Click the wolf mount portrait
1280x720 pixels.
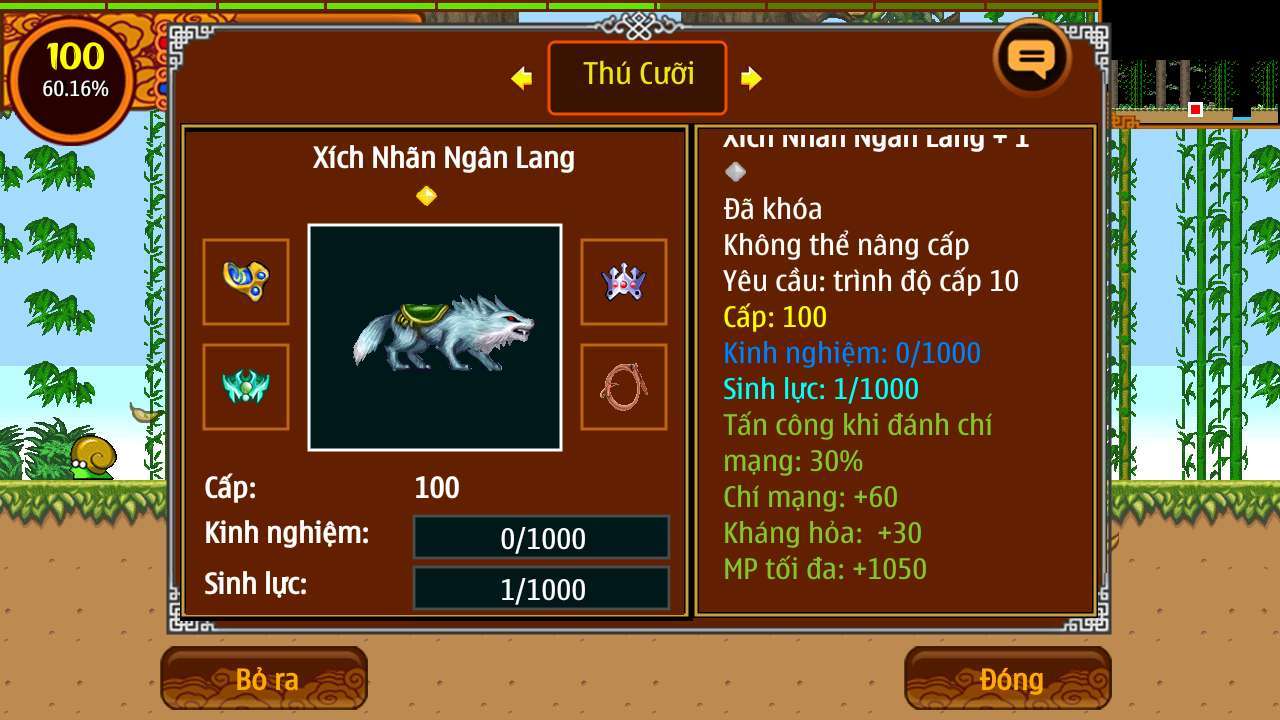click(x=435, y=336)
